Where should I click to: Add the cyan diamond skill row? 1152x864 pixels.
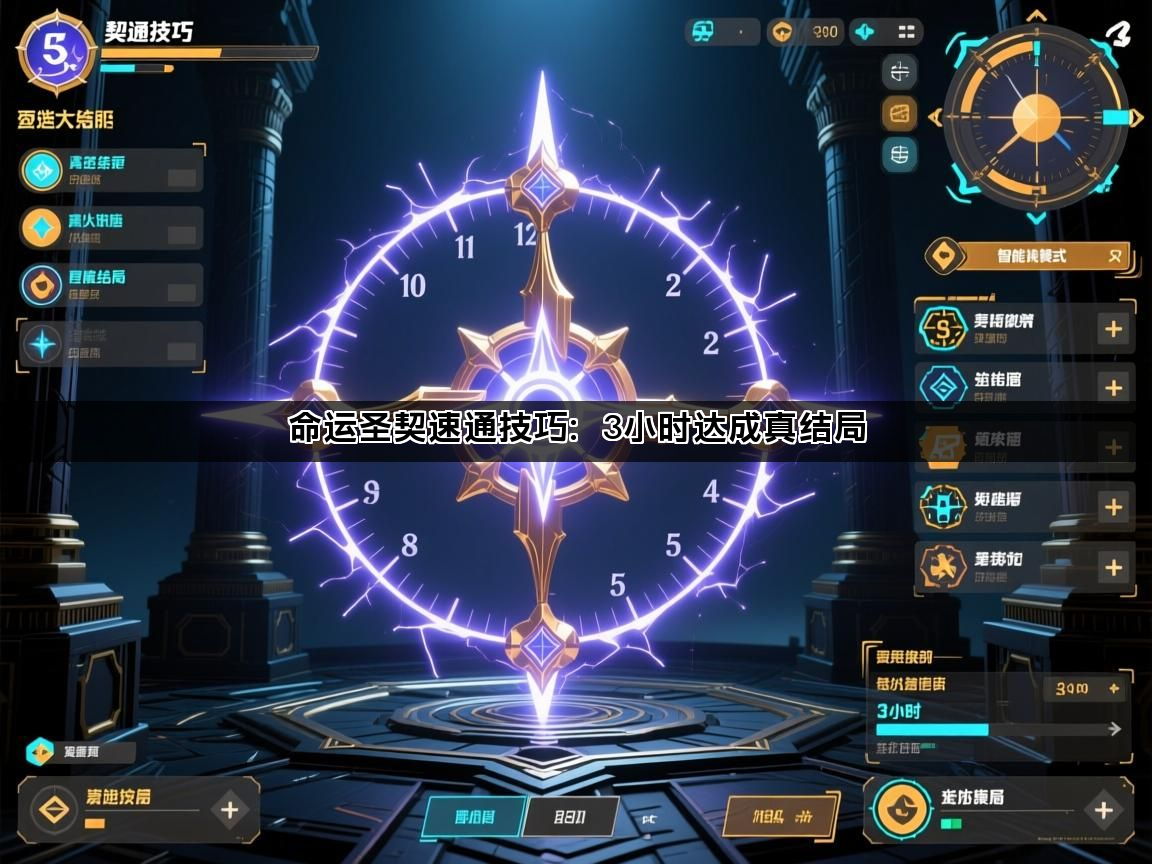click(x=1112, y=387)
